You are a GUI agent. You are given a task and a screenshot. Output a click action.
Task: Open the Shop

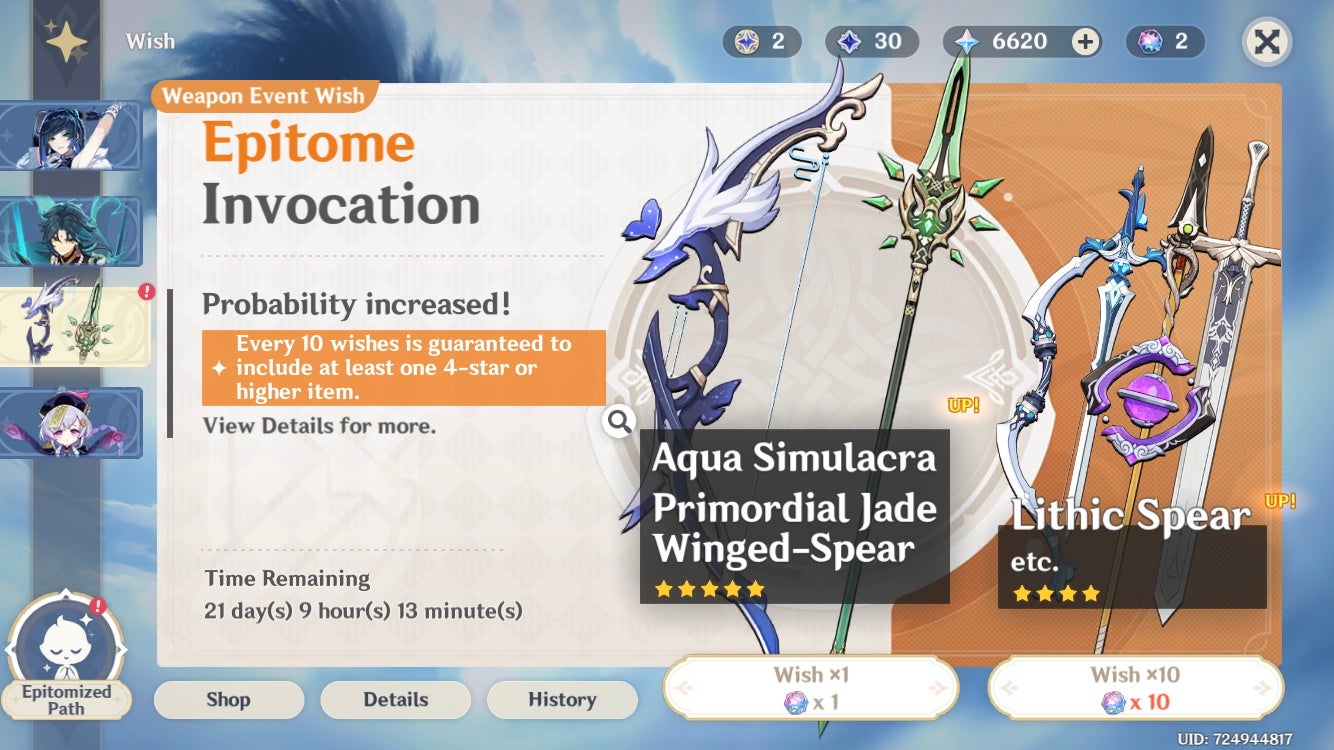tap(228, 699)
